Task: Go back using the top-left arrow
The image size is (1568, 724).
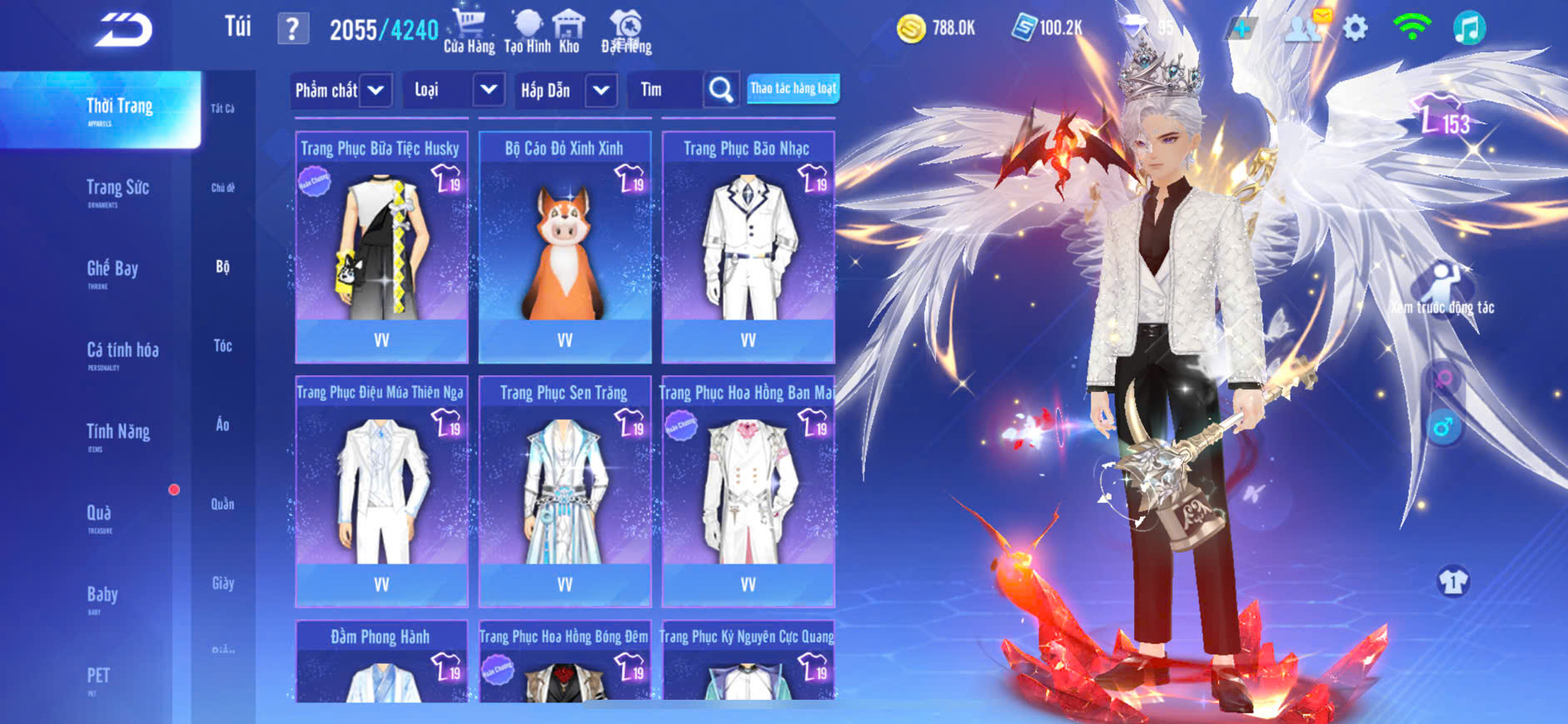Action: pos(124,30)
